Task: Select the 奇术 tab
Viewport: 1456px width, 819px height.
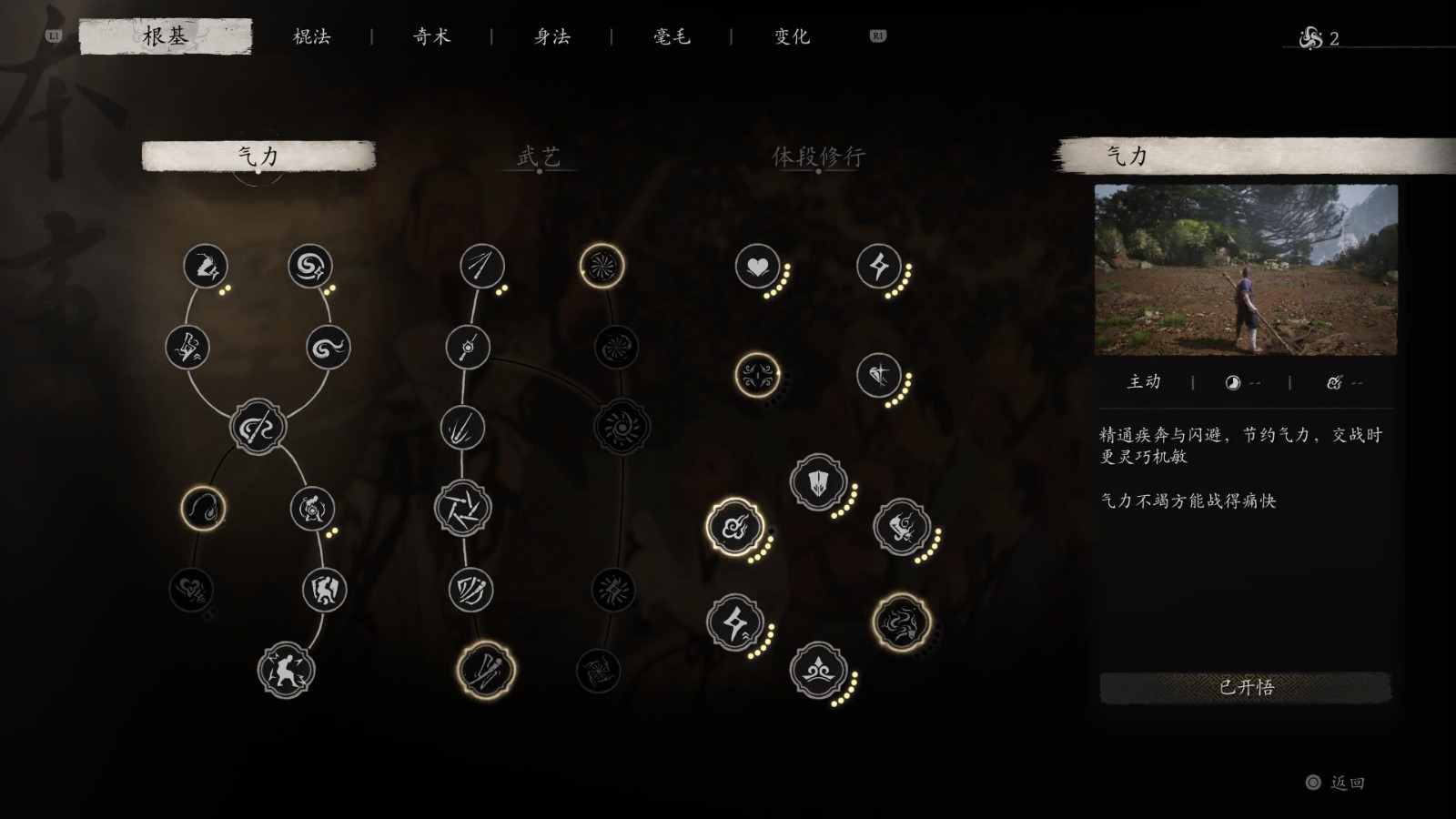Action: point(431,36)
